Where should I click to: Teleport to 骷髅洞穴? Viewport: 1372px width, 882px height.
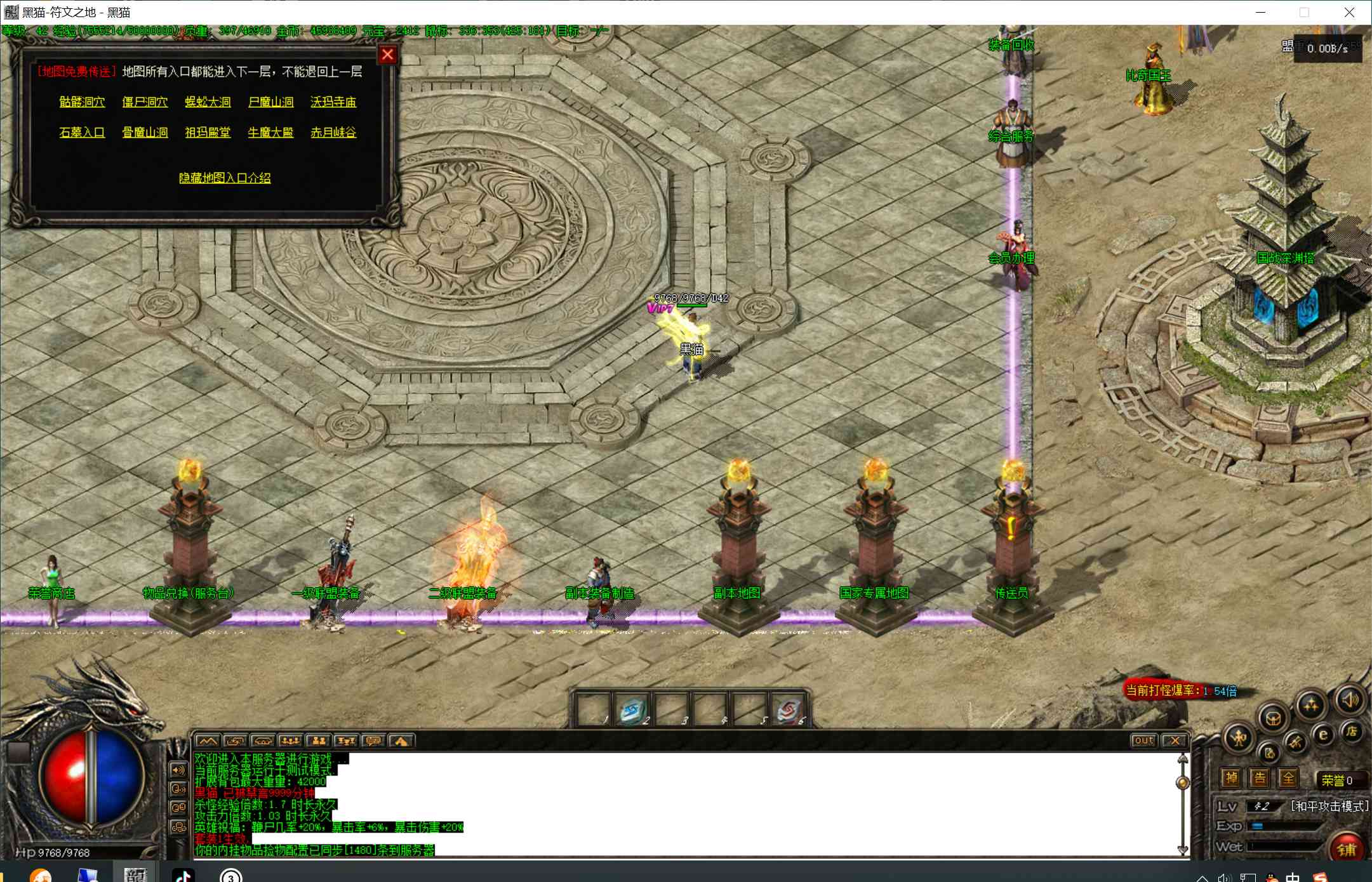[82, 102]
